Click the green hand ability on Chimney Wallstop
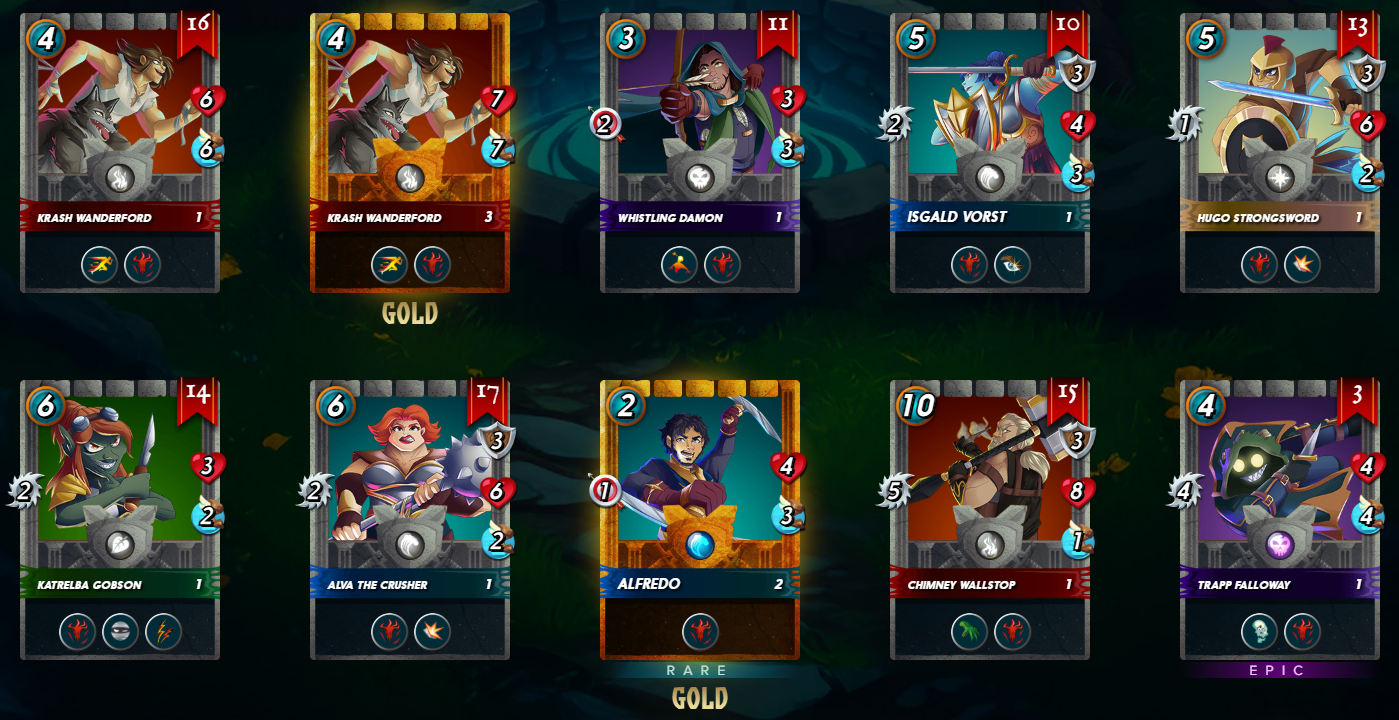This screenshot has height=720, width=1399. tap(969, 632)
